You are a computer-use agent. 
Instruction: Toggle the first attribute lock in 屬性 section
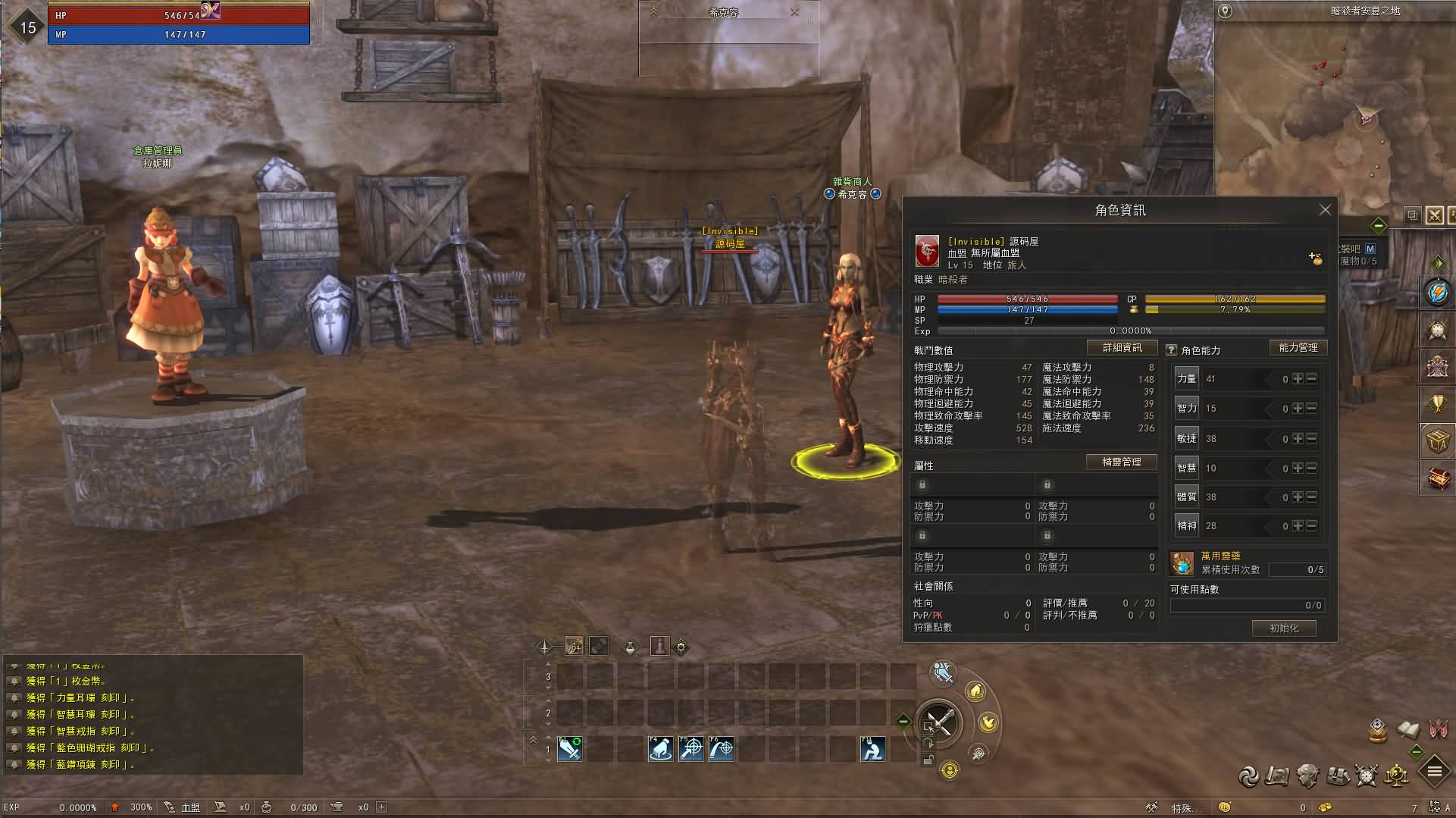coord(922,484)
